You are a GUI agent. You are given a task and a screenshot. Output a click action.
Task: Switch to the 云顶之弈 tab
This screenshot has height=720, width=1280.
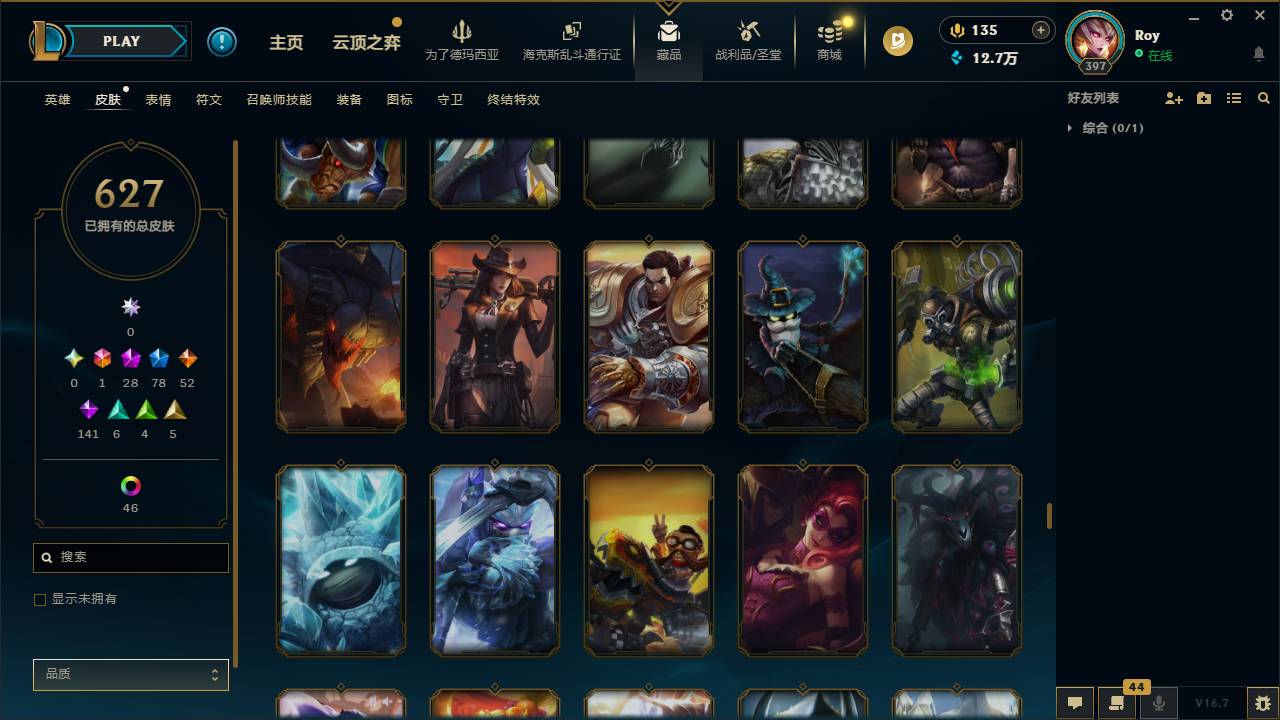click(365, 41)
